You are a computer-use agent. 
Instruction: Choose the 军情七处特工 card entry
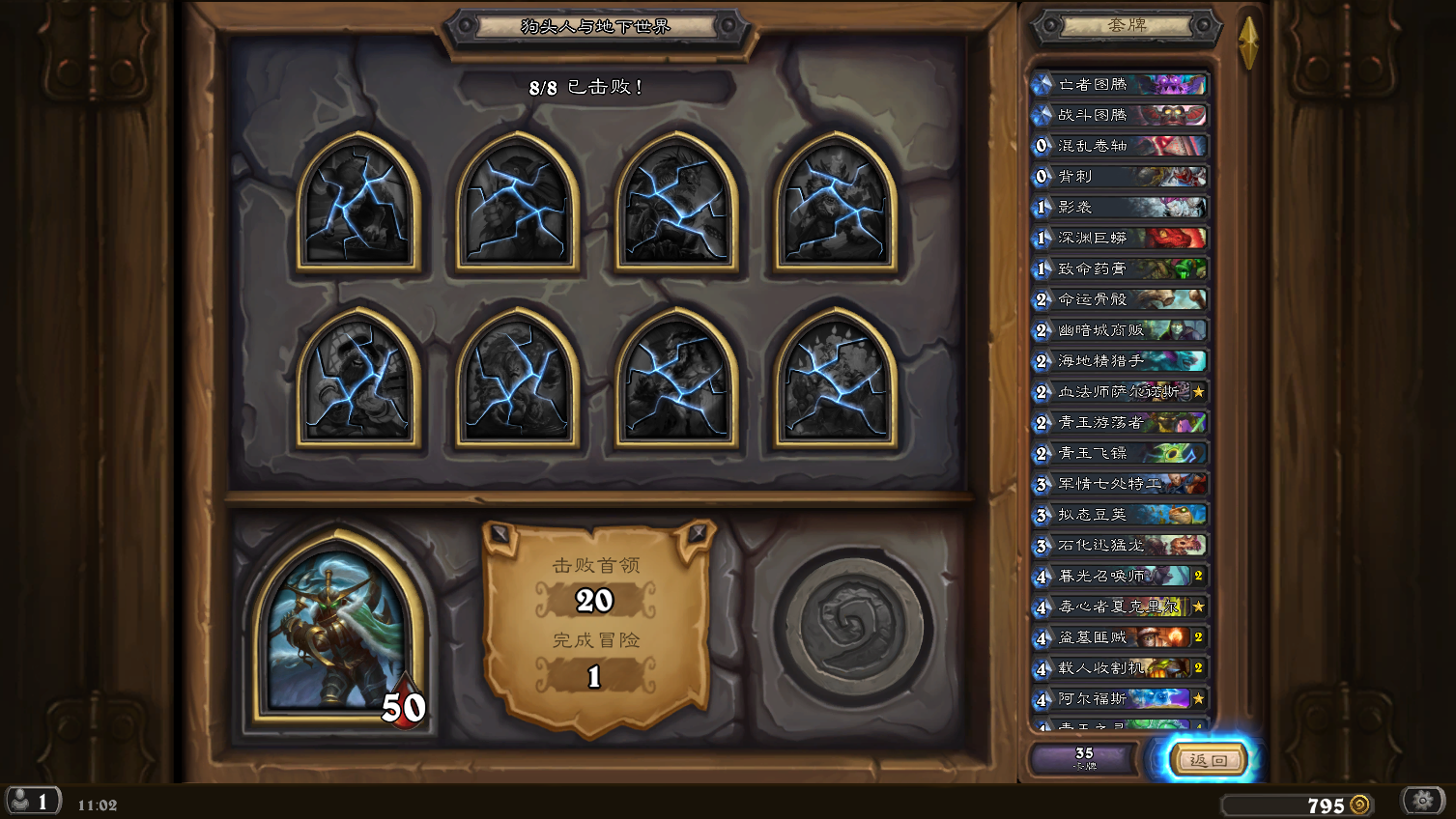coord(1121,484)
